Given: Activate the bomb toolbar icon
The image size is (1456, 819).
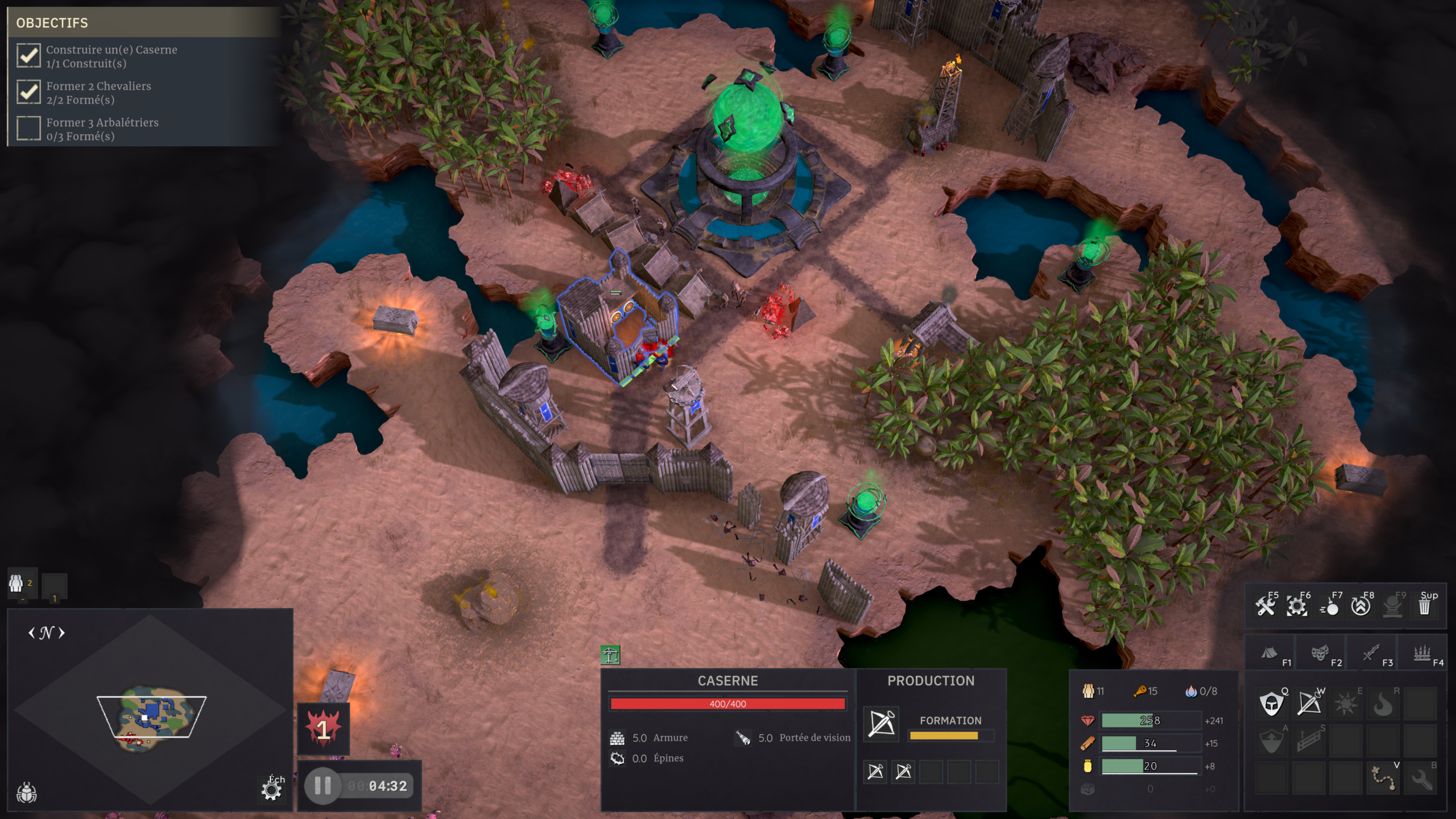Looking at the screenshot, I should (1330, 606).
